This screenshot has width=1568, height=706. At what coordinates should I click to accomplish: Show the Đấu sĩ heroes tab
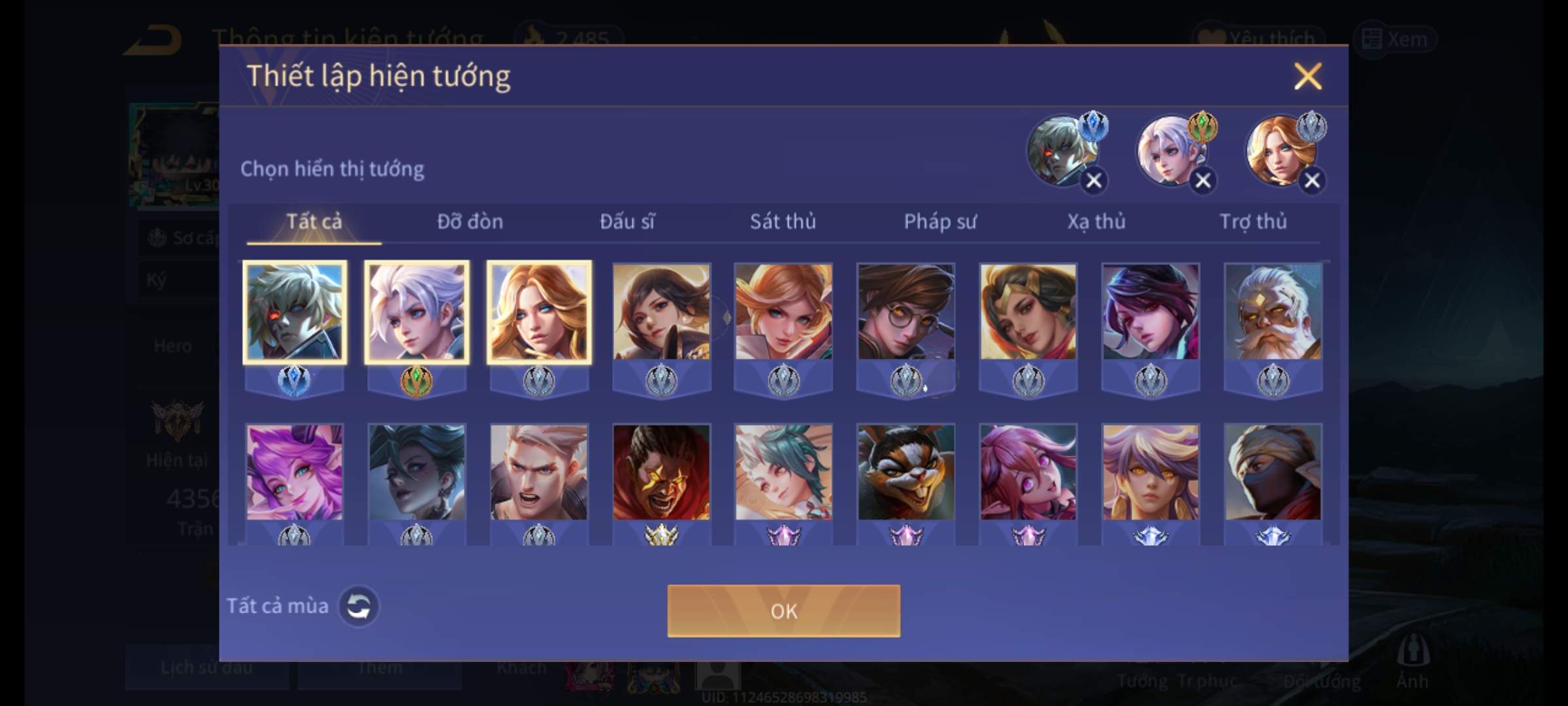(x=627, y=222)
